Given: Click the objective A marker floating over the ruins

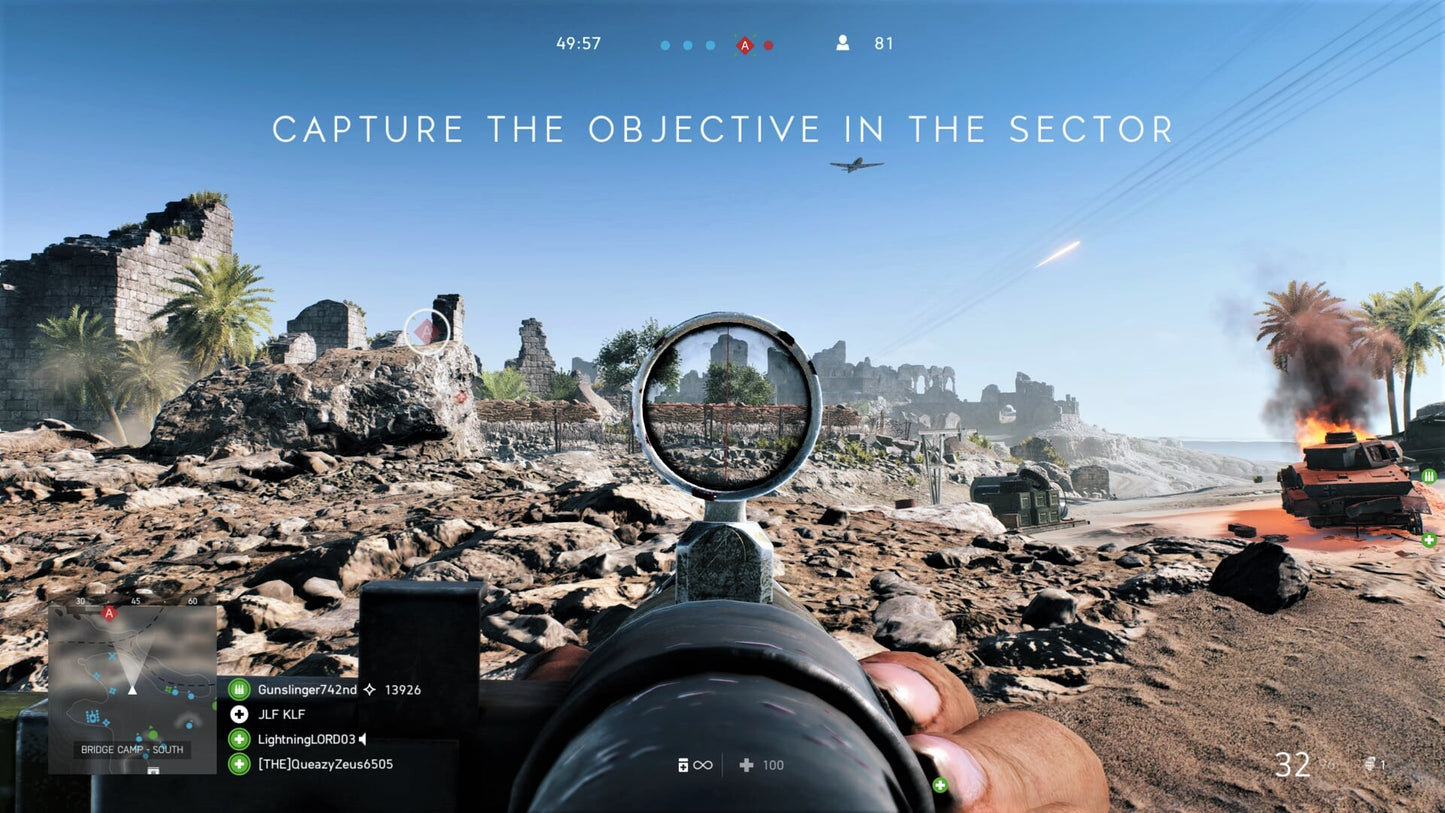Looking at the screenshot, I should [428, 329].
